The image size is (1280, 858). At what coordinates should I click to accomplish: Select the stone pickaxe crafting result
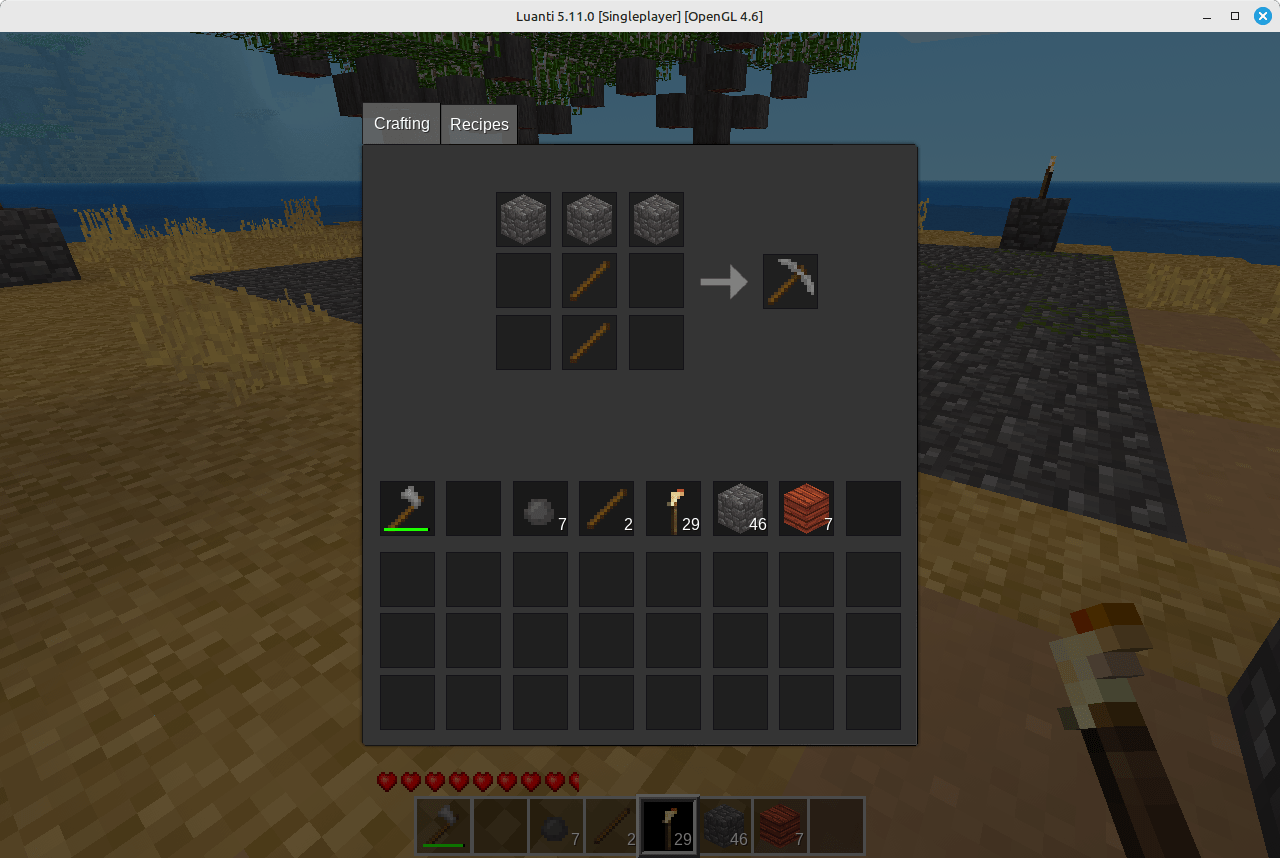point(790,281)
